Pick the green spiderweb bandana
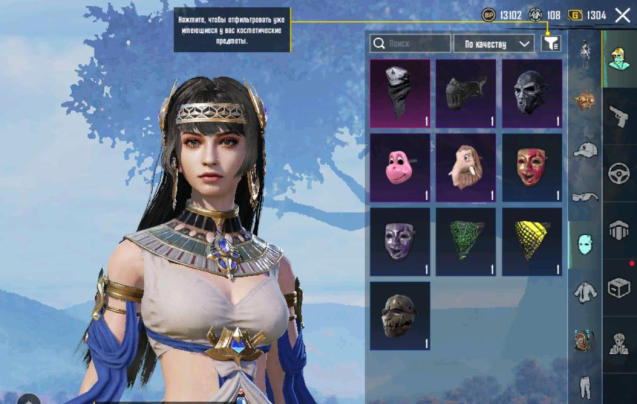The height and width of the screenshot is (404, 637). pos(466,242)
